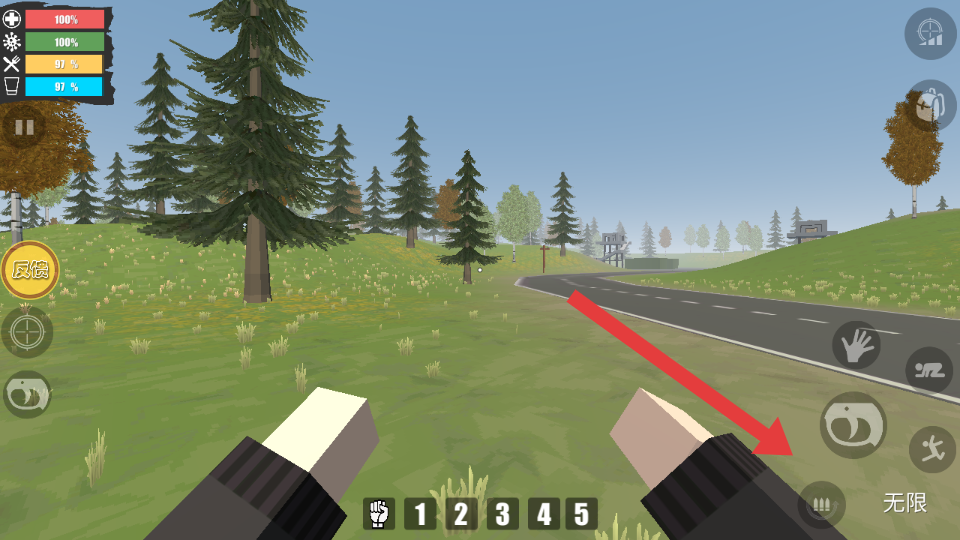Tap the crosshair with signal bars icon

(x=931, y=34)
